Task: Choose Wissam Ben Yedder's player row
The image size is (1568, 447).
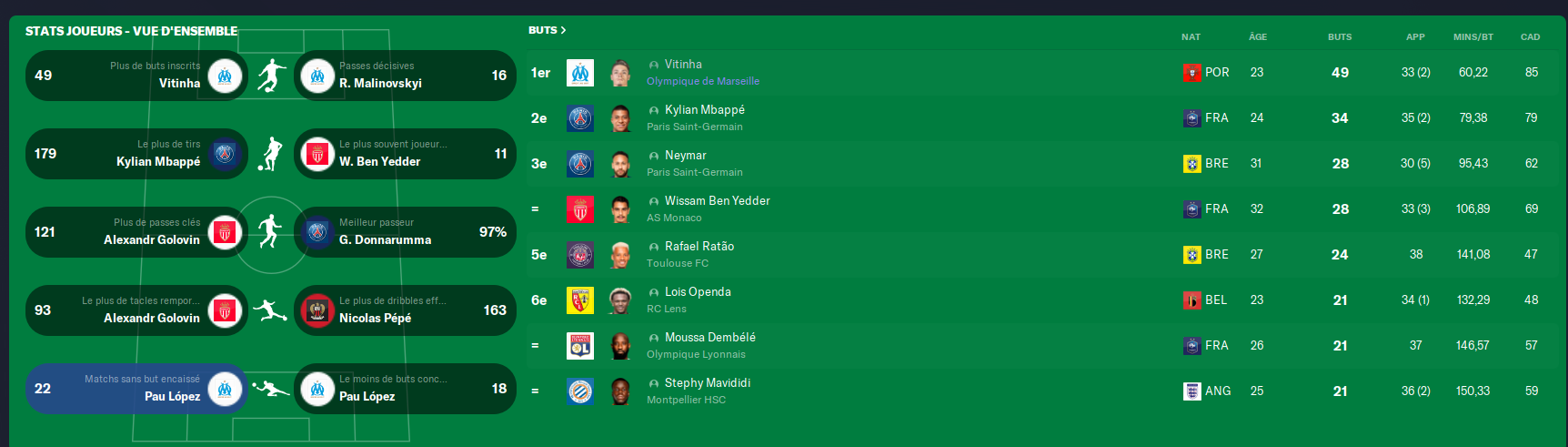Action: point(717,201)
